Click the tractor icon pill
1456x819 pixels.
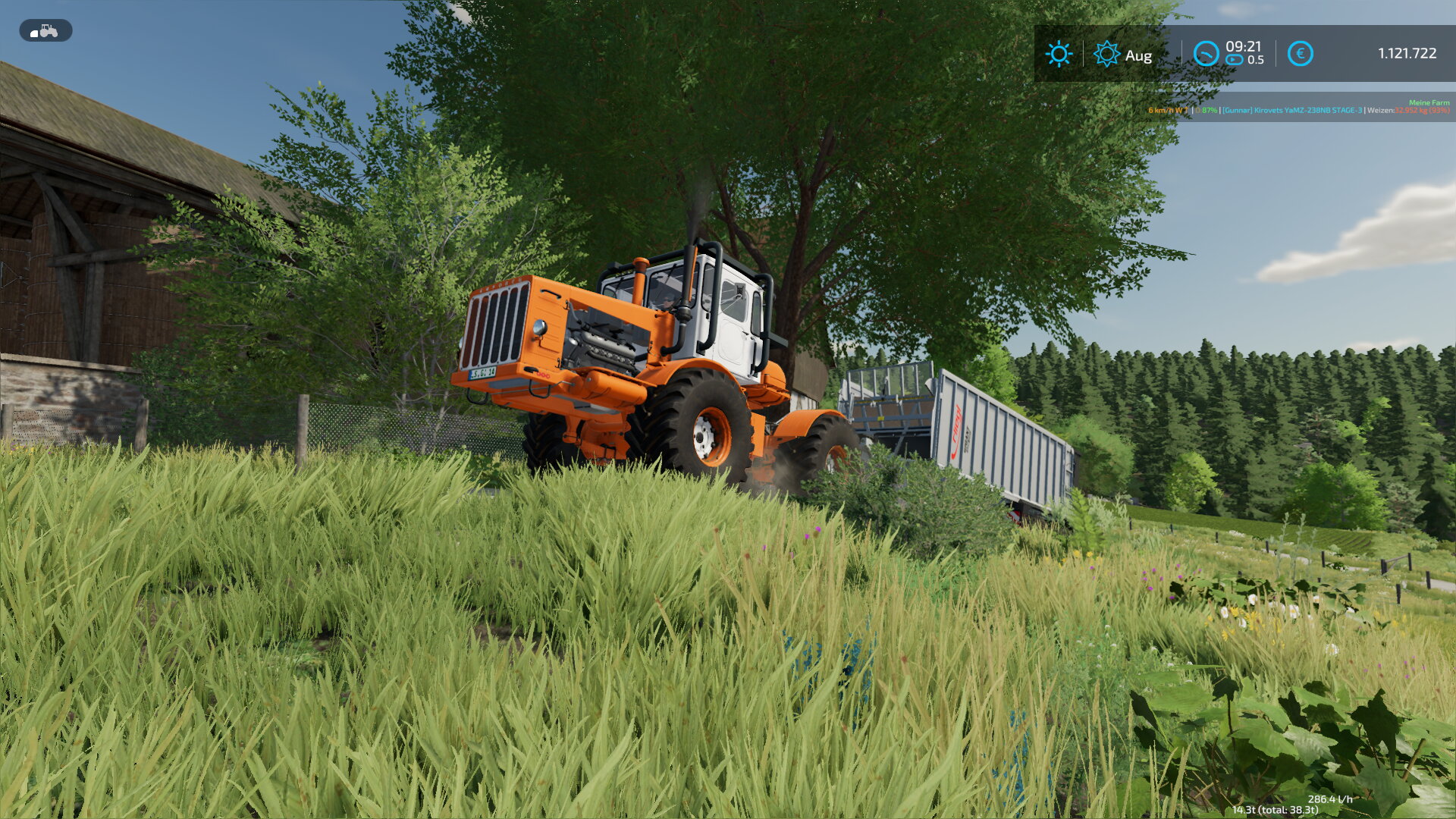pos(45,31)
